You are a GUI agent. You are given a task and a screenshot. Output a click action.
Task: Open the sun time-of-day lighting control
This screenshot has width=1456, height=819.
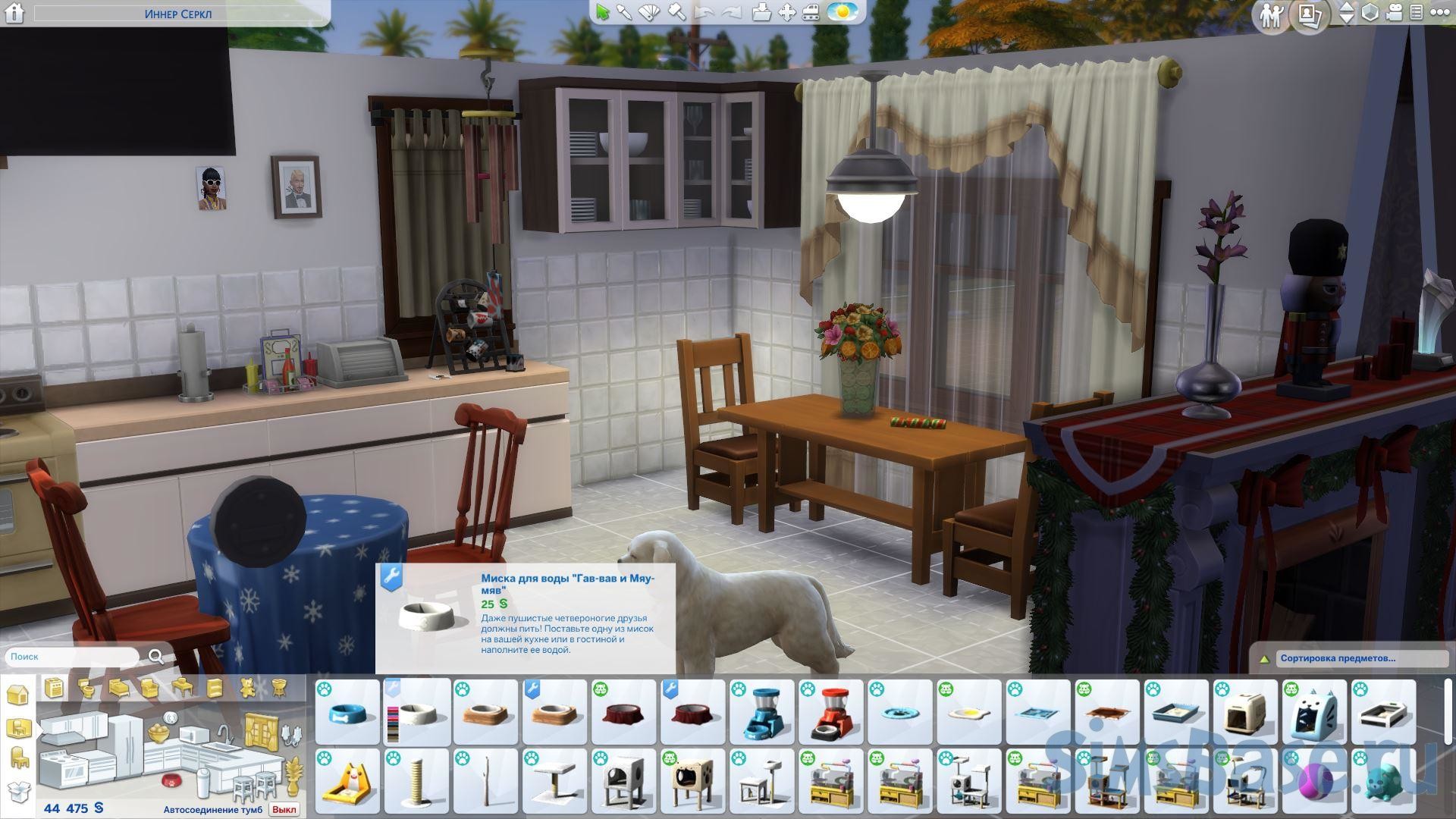[x=842, y=12]
